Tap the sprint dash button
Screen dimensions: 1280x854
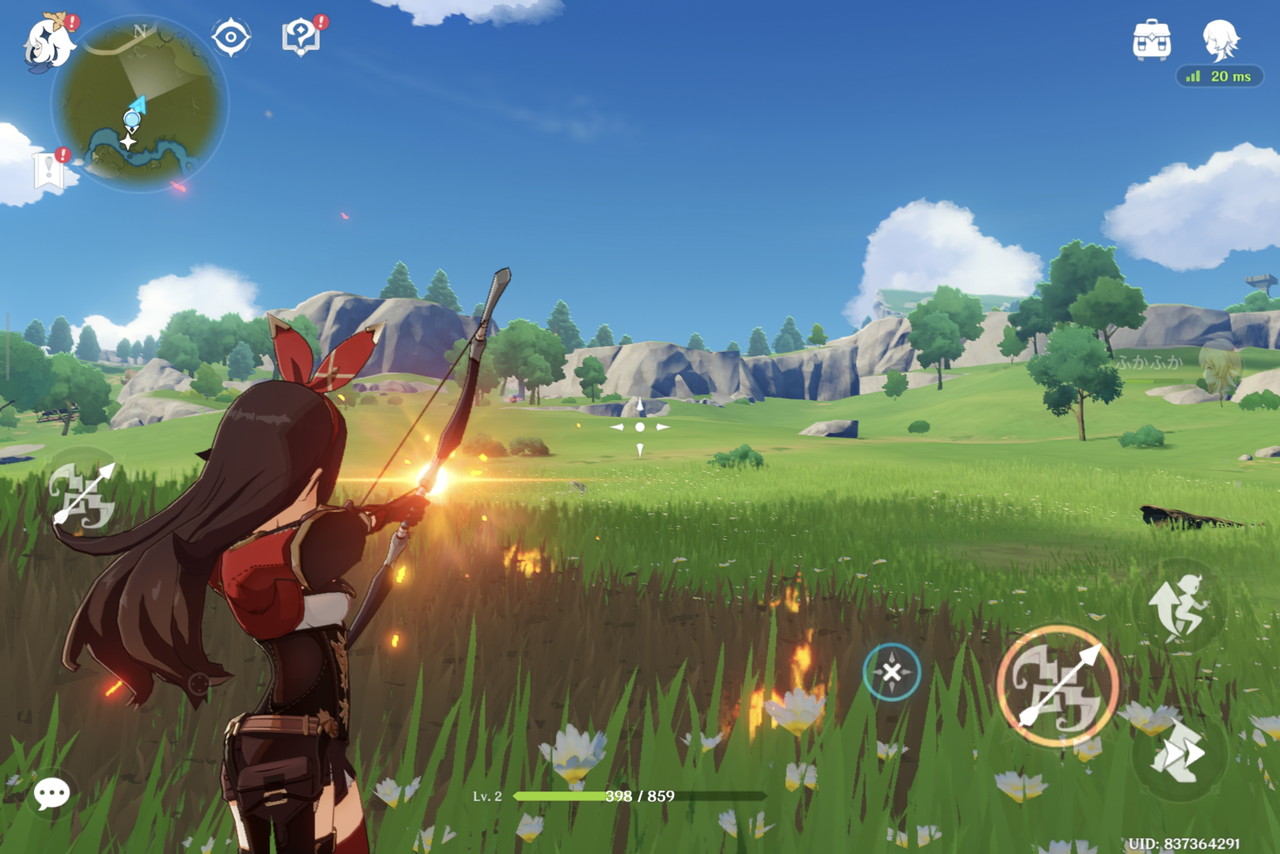[1179, 752]
